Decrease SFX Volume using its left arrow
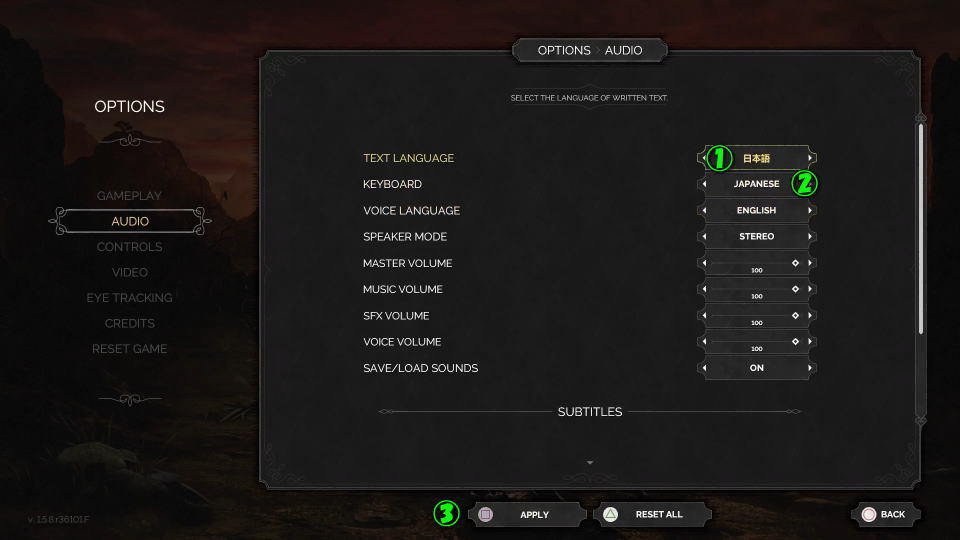 pos(703,316)
